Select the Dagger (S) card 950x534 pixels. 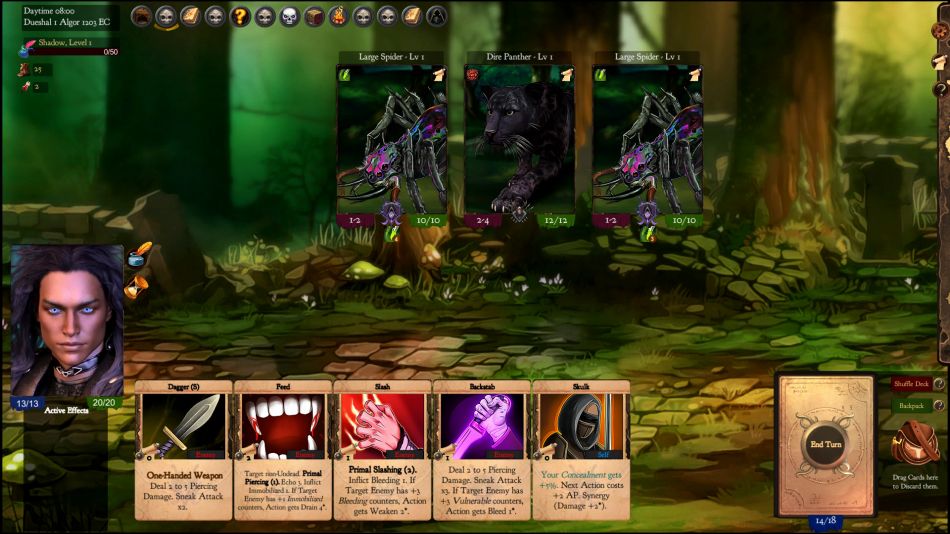click(183, 449)
